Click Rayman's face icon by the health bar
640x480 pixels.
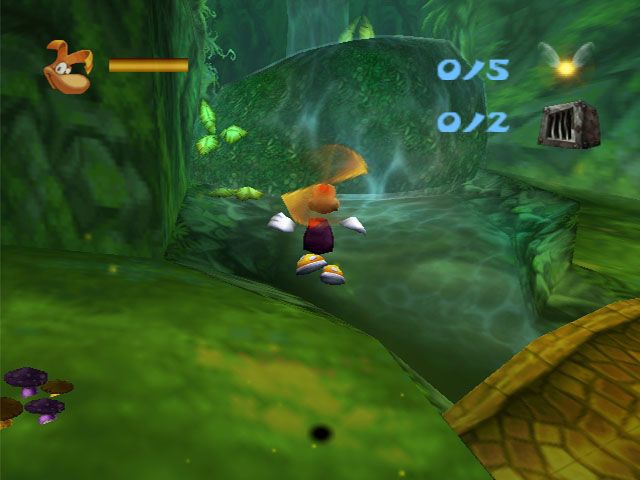point(68,67)
